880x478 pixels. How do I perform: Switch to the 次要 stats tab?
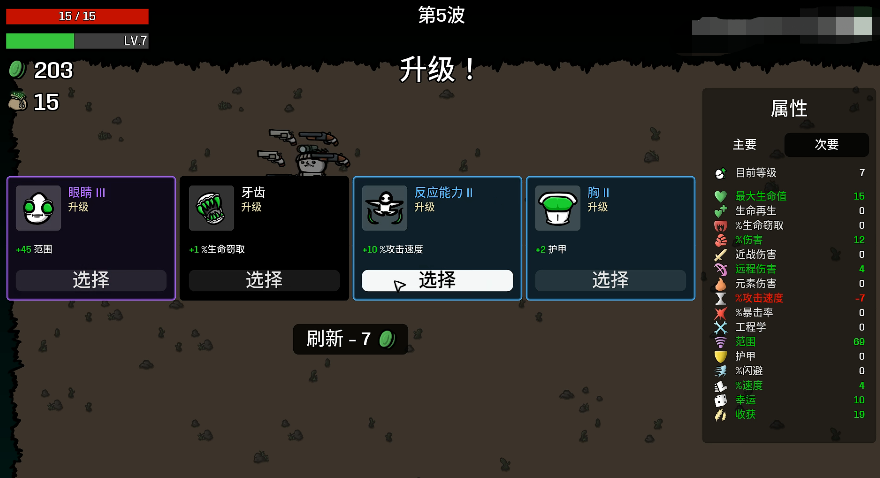[x=827, y=145]
